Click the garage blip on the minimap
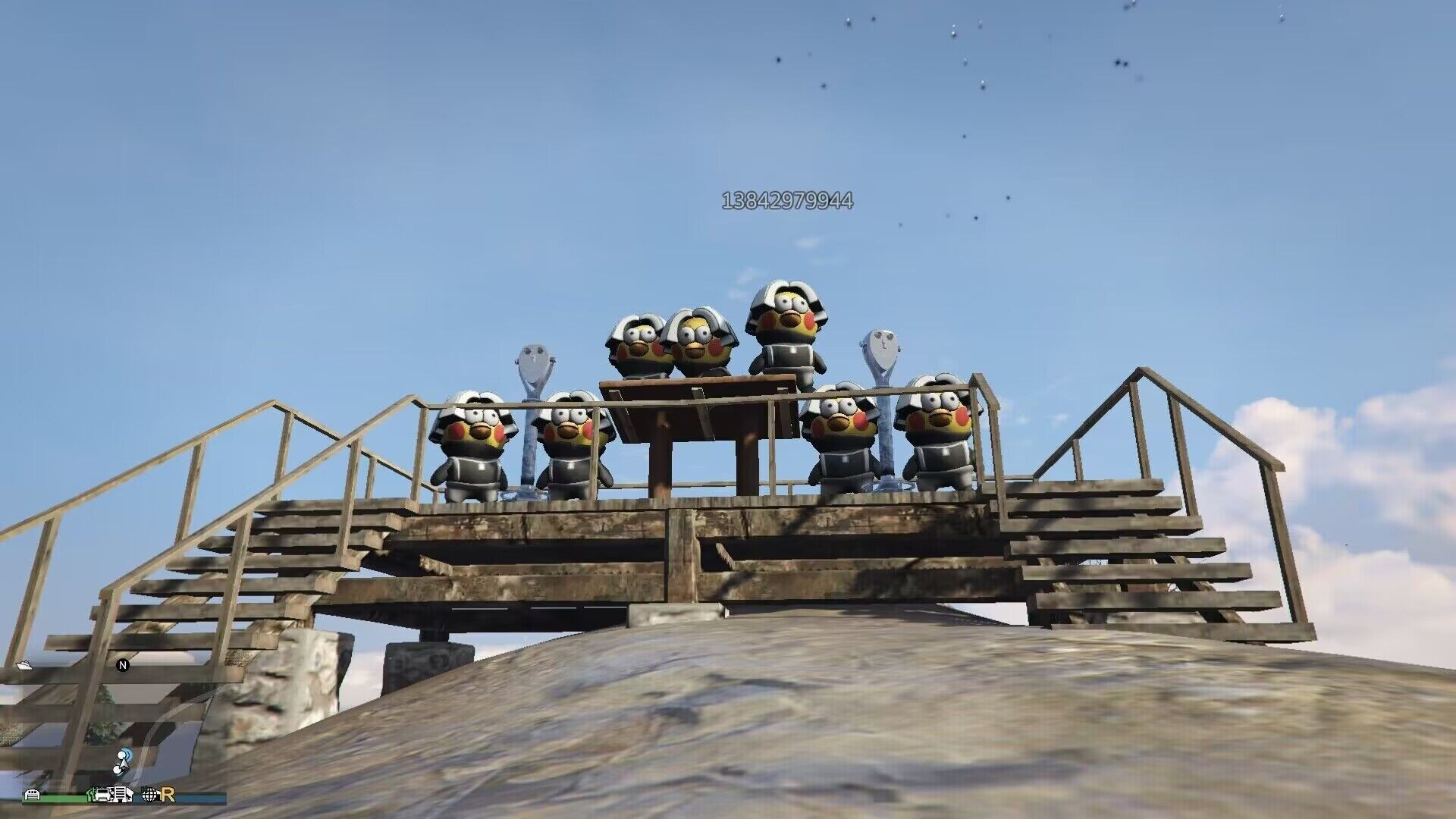Viewport: 1456px width, 819px height. point(33,795)
